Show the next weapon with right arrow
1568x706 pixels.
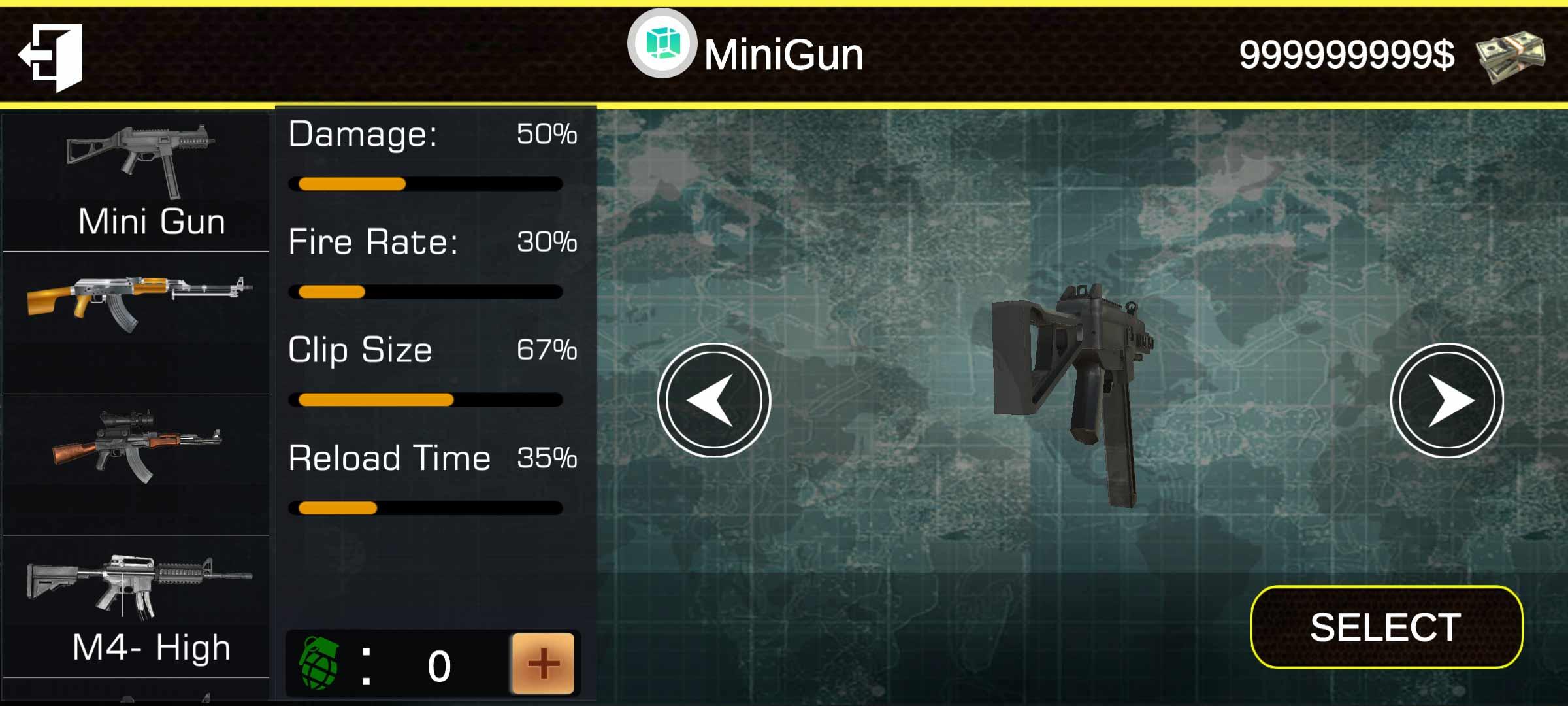click(1446, 400)
